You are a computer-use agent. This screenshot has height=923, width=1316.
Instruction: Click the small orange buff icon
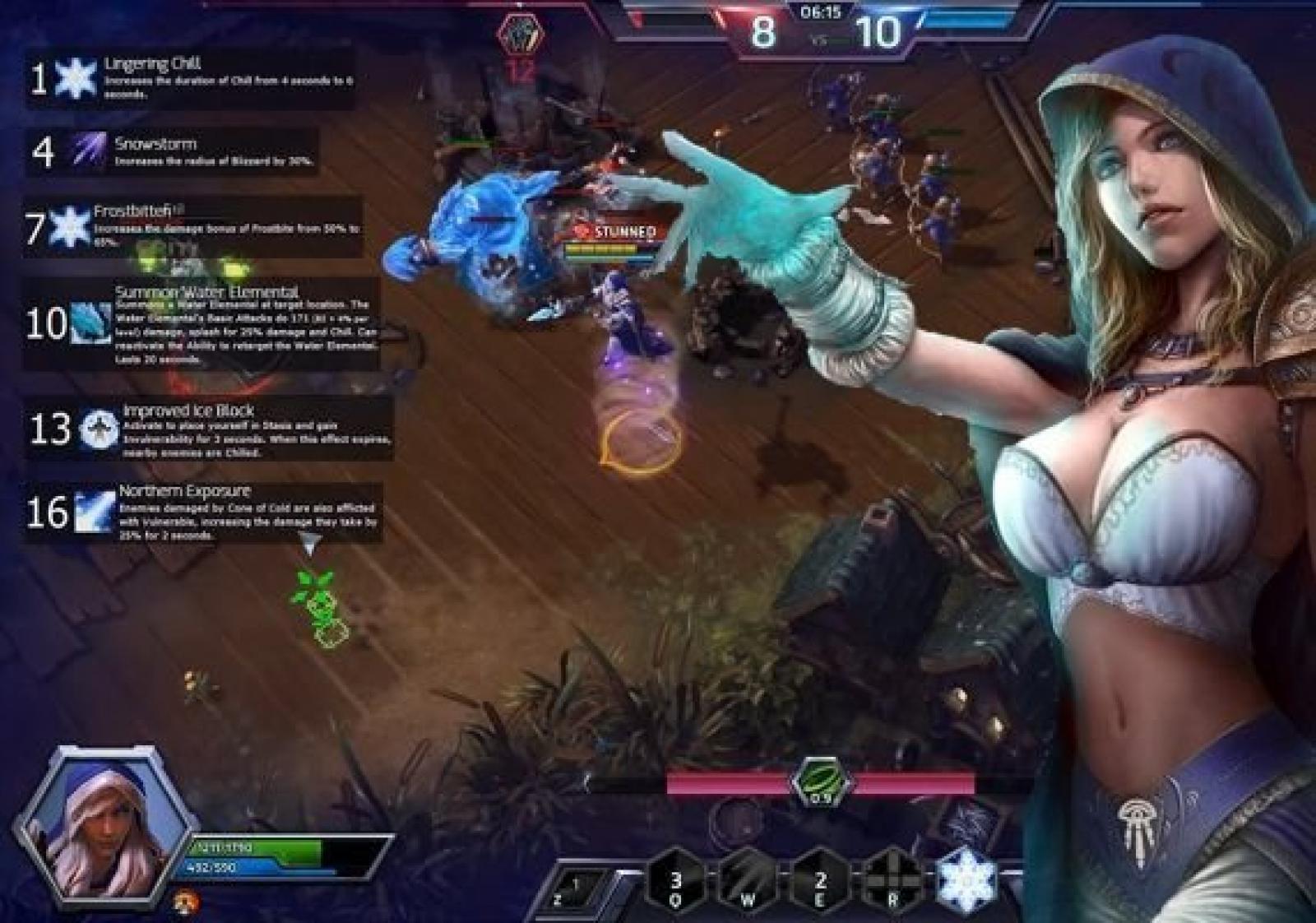[187, 902]
